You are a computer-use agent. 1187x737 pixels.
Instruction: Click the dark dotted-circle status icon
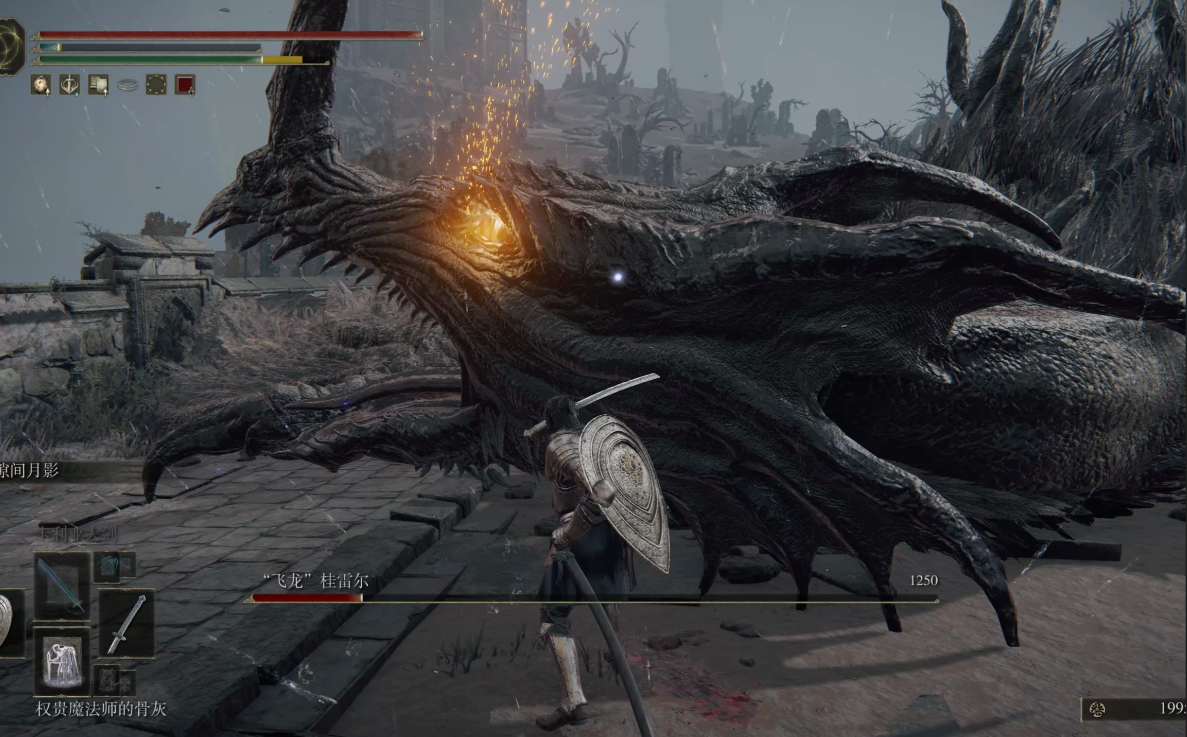[156, 85]
